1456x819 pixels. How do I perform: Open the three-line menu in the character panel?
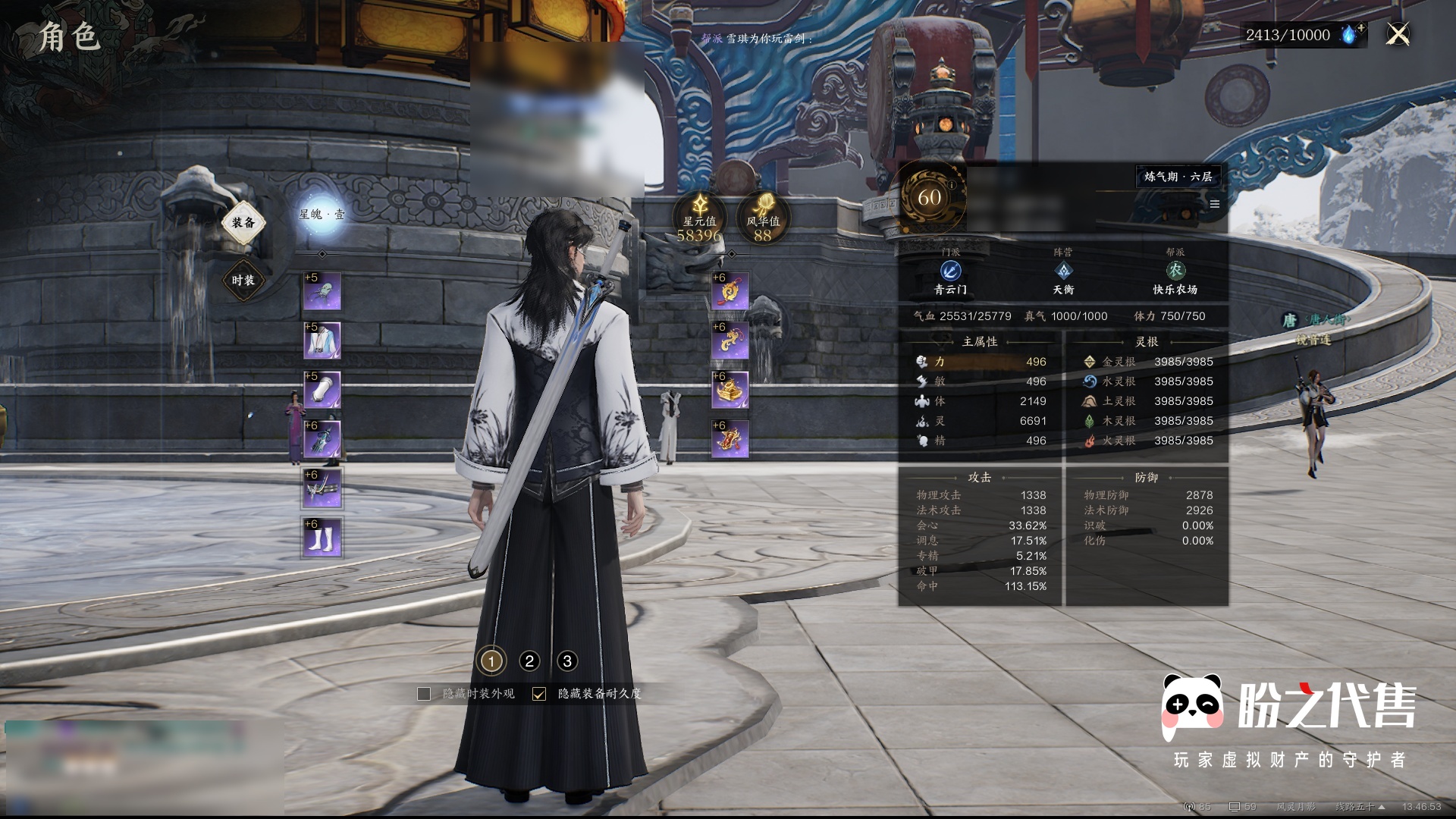[1215, 204]
